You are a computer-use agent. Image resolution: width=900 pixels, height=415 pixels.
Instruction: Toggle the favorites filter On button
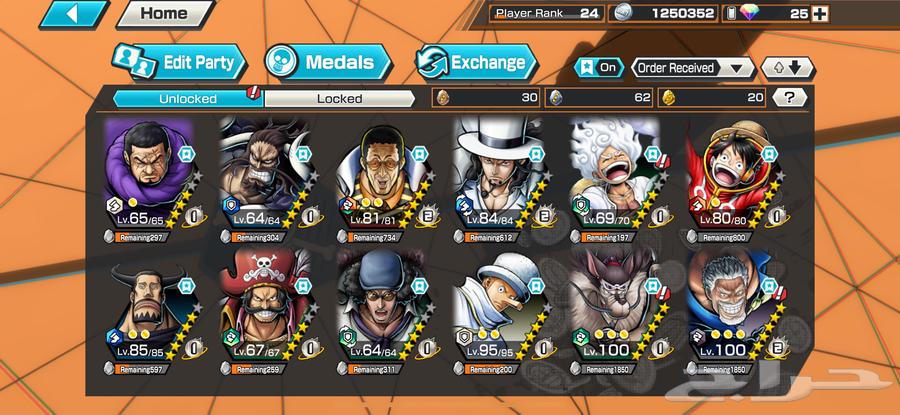coord(598,68)
